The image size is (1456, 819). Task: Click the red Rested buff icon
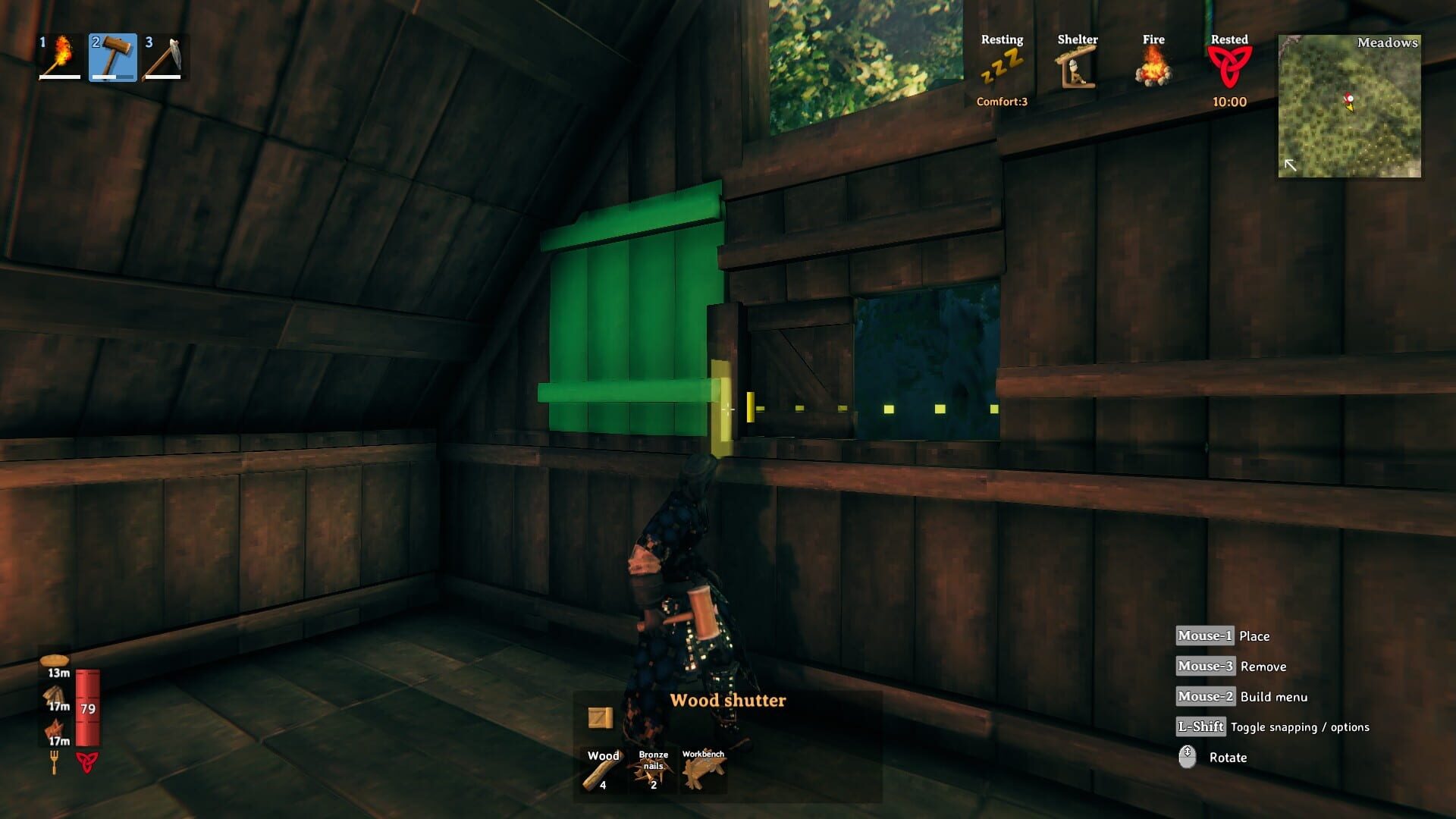pos(1230,64)
